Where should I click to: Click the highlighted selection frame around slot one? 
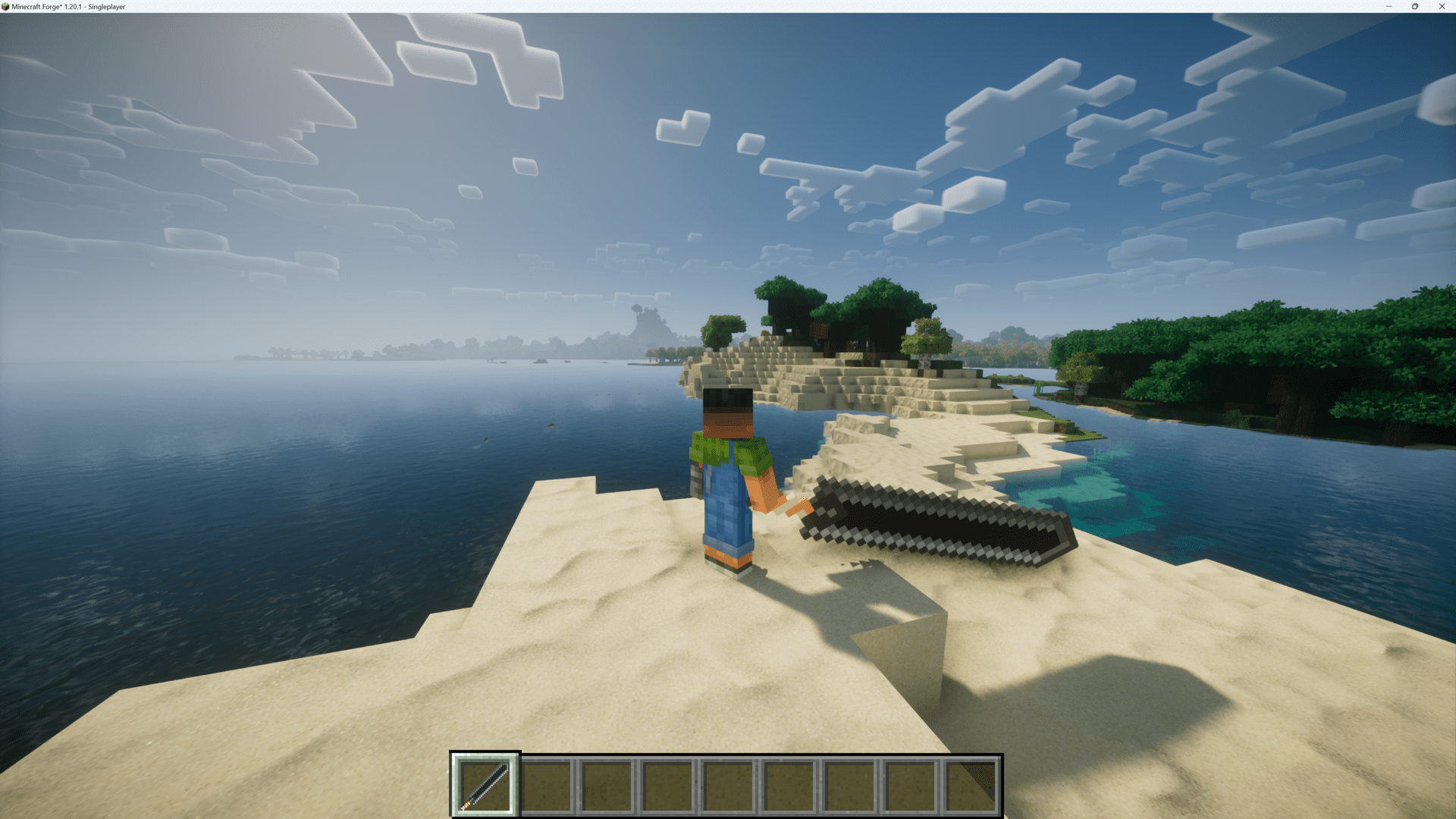coord(485,755)
